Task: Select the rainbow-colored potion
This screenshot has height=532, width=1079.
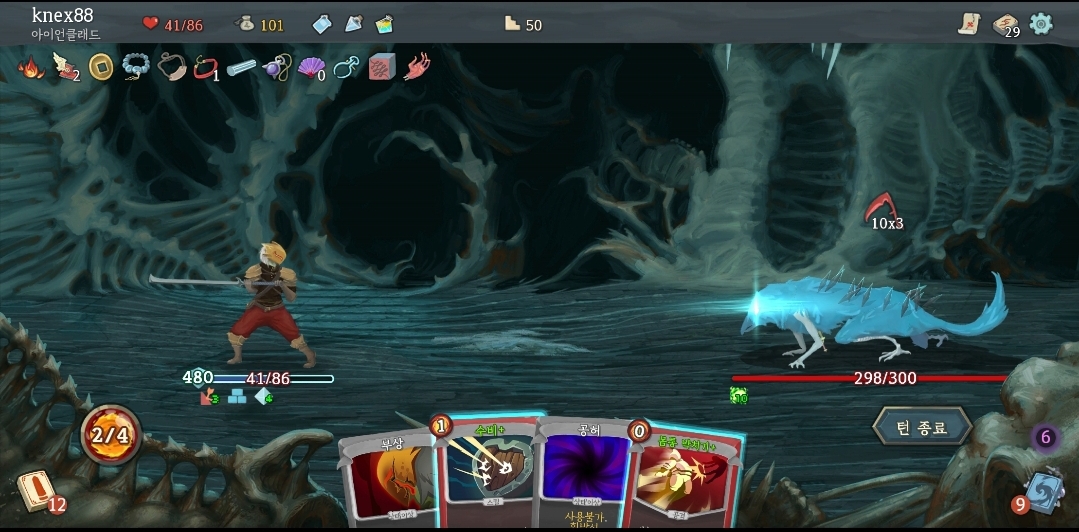Action: click(x=384, y=24)
